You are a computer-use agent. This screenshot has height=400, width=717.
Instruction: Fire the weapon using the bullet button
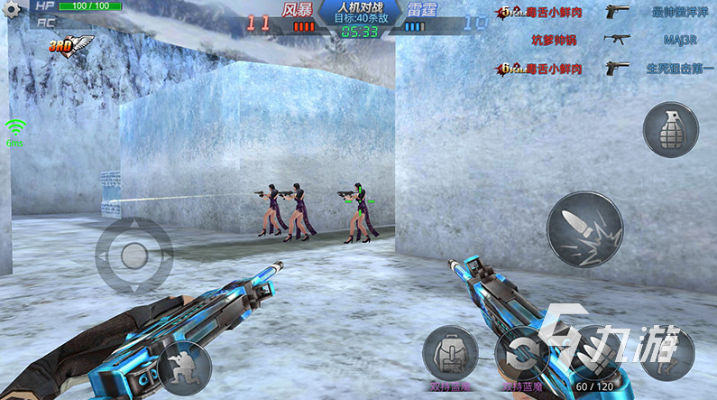(585, 229)
